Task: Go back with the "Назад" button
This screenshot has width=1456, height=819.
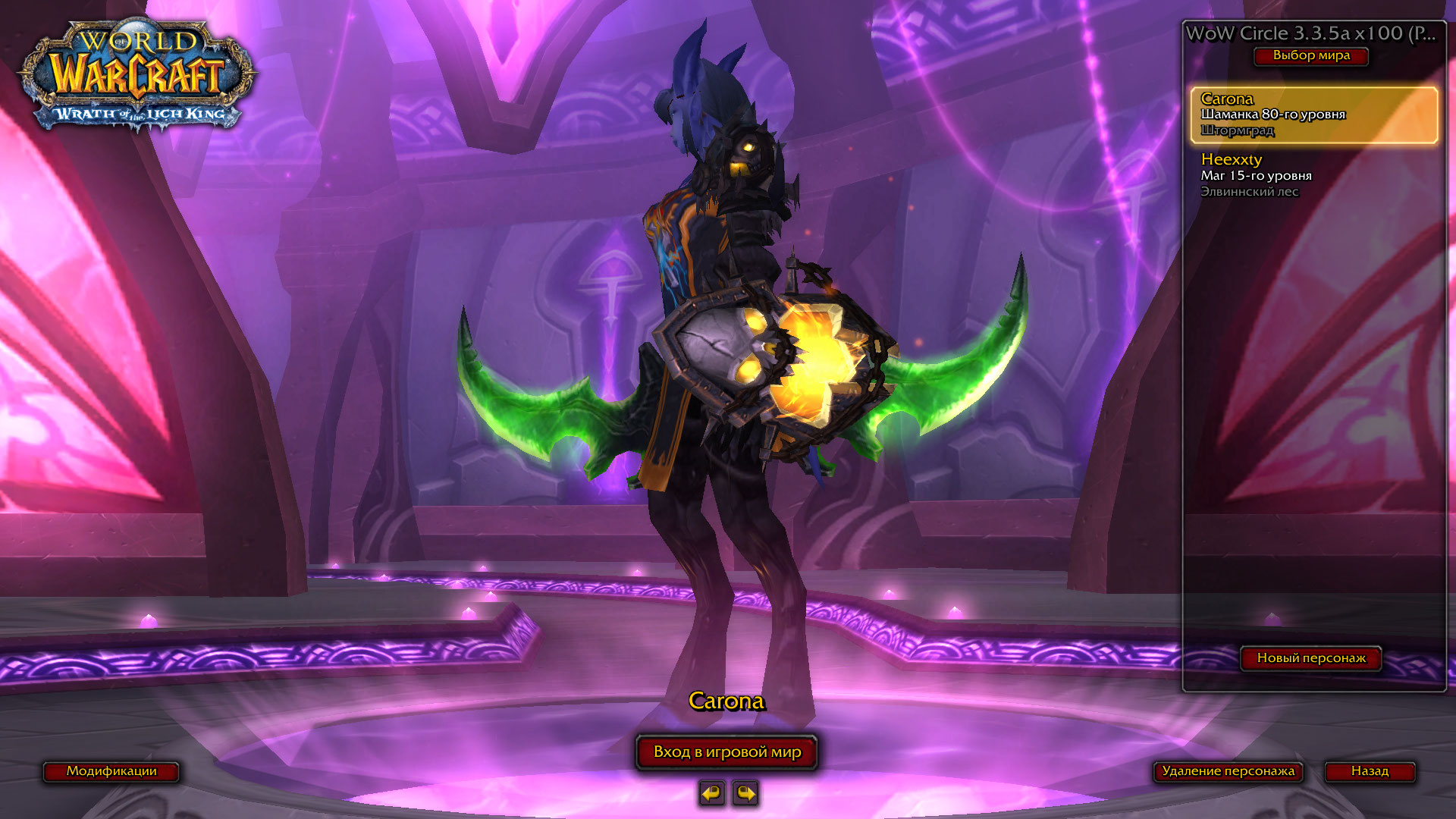Action: (x=1370, y=771)
